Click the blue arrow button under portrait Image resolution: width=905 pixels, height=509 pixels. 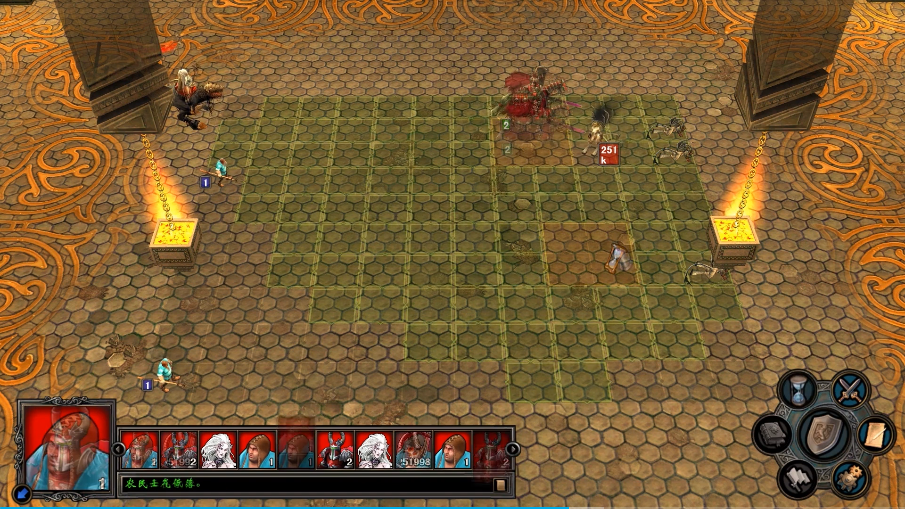click(x=22, y=492)
